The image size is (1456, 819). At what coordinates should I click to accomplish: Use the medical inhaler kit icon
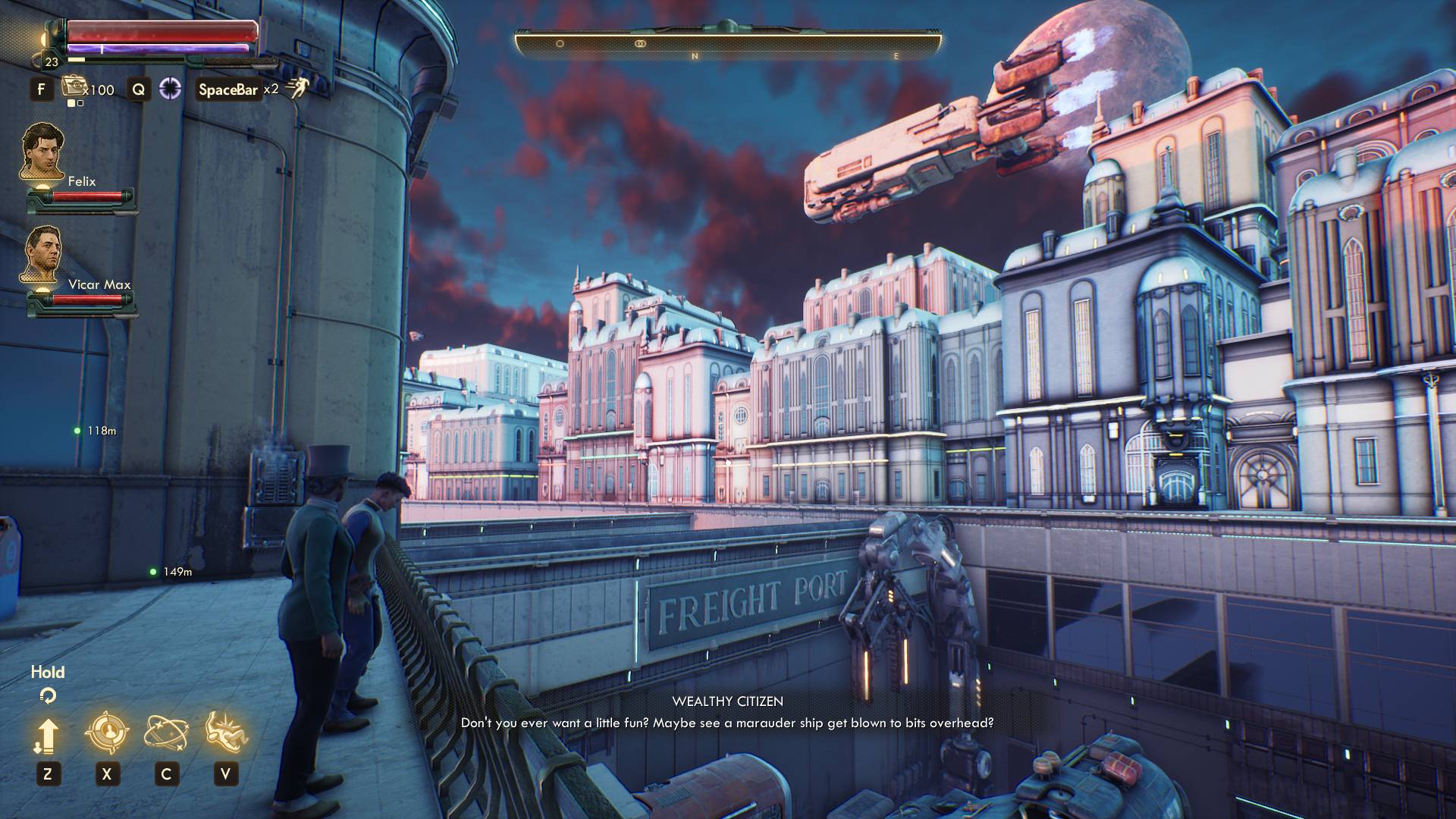coord(74,87)
